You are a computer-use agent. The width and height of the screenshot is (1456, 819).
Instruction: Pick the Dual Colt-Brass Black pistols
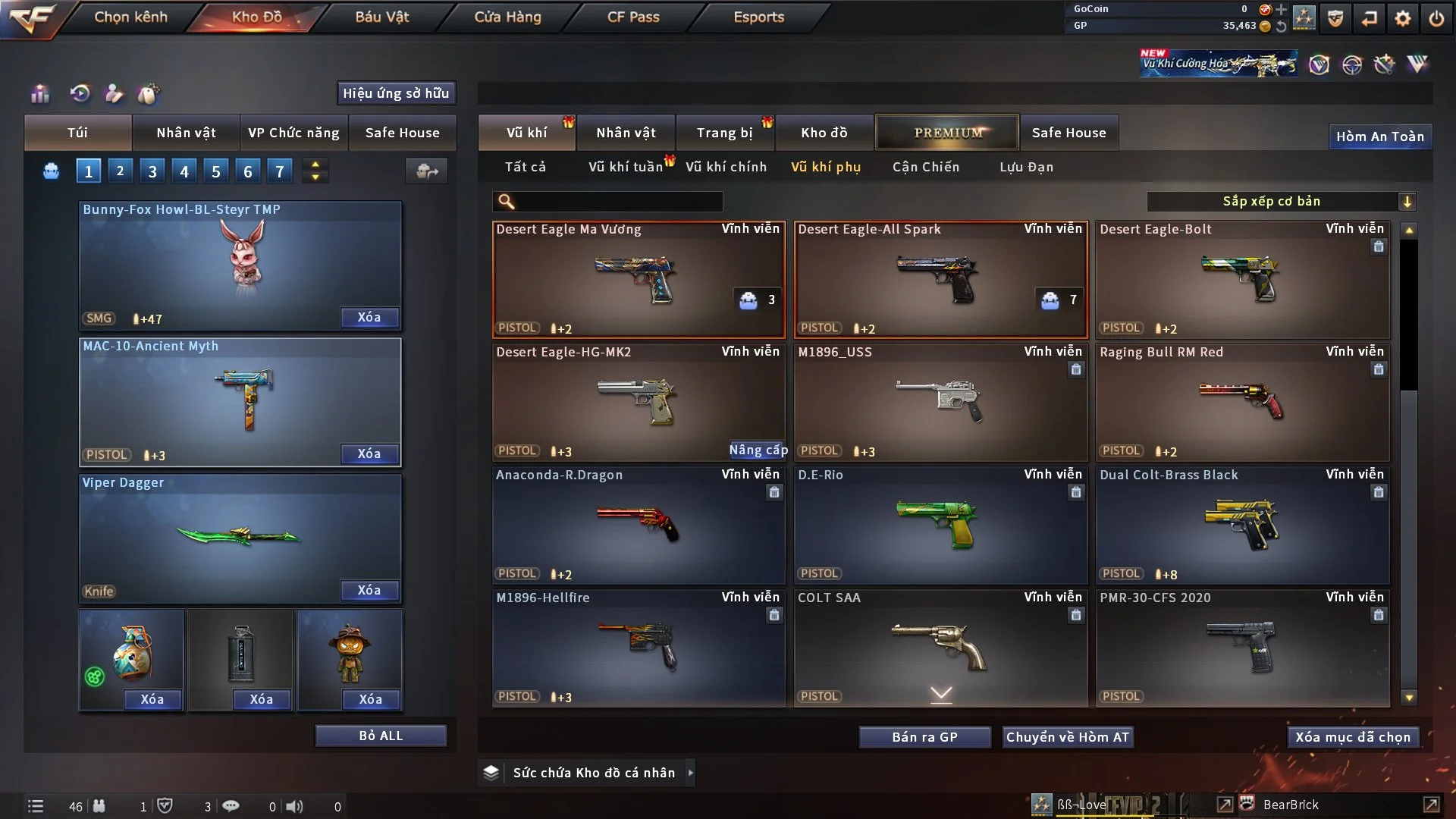(x=1242, y=525)
